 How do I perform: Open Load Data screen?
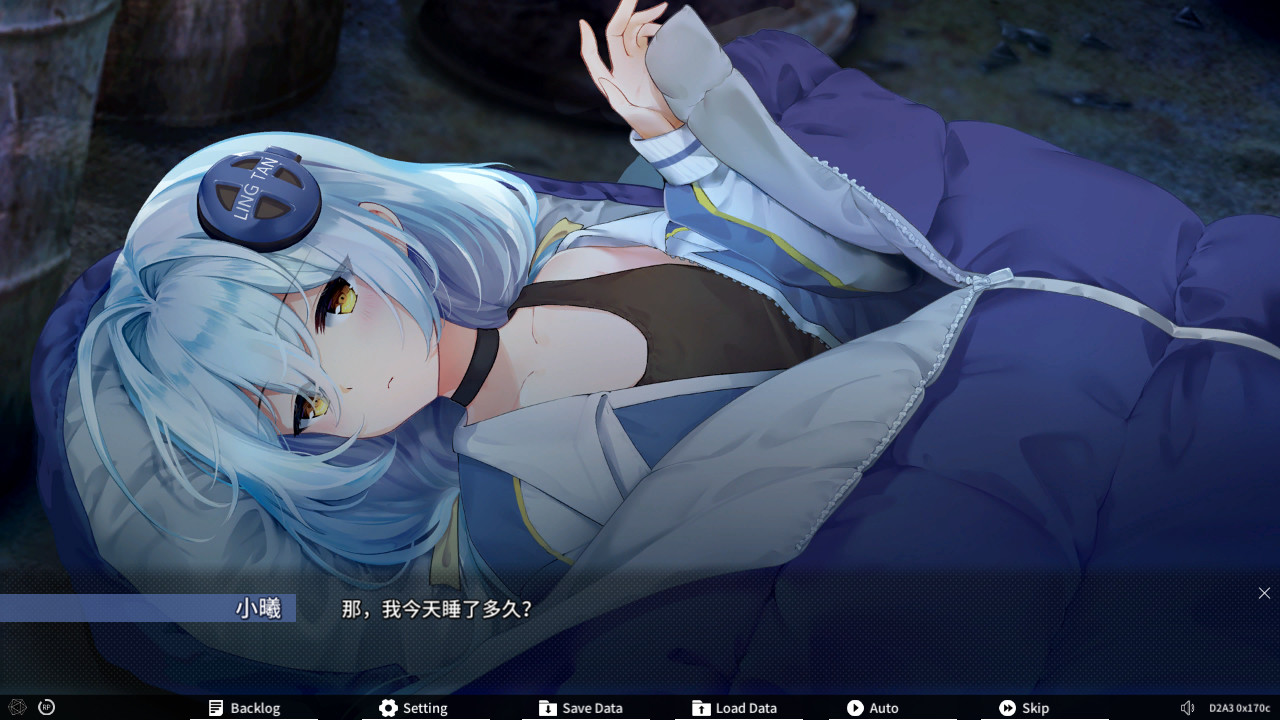coord(734,708)
